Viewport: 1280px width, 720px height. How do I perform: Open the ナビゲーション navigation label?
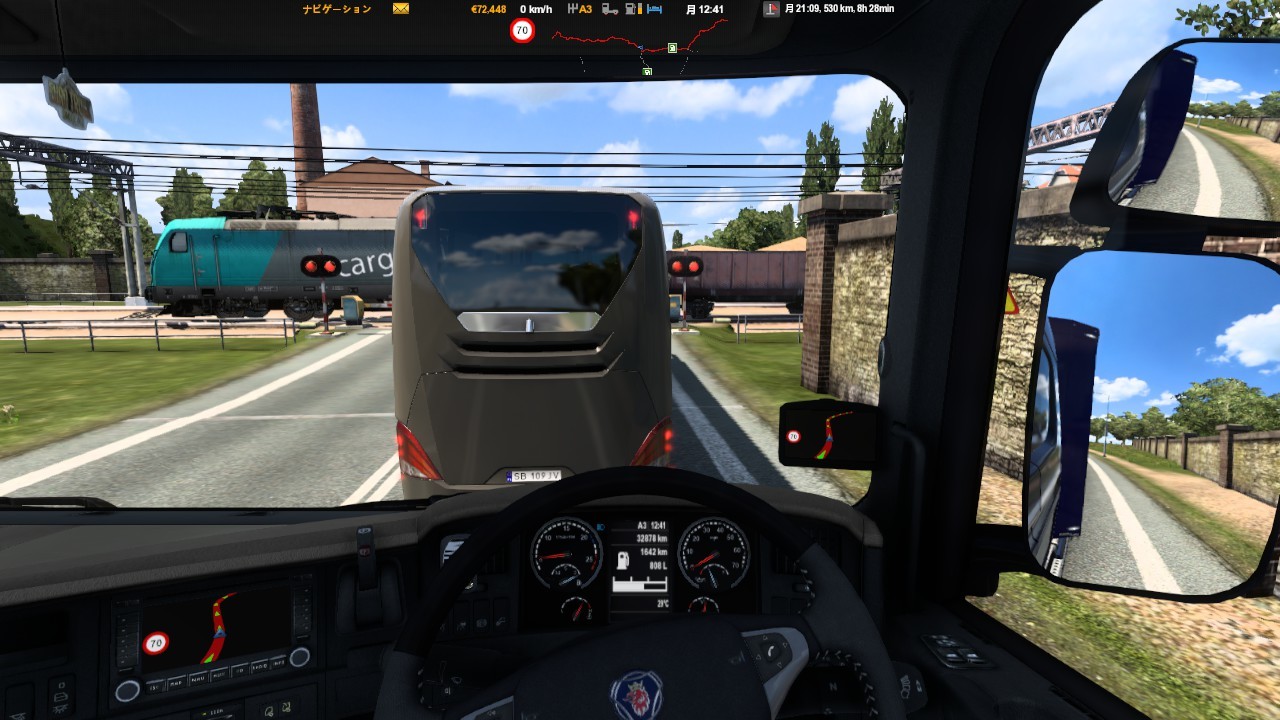(x=337, y=9)
